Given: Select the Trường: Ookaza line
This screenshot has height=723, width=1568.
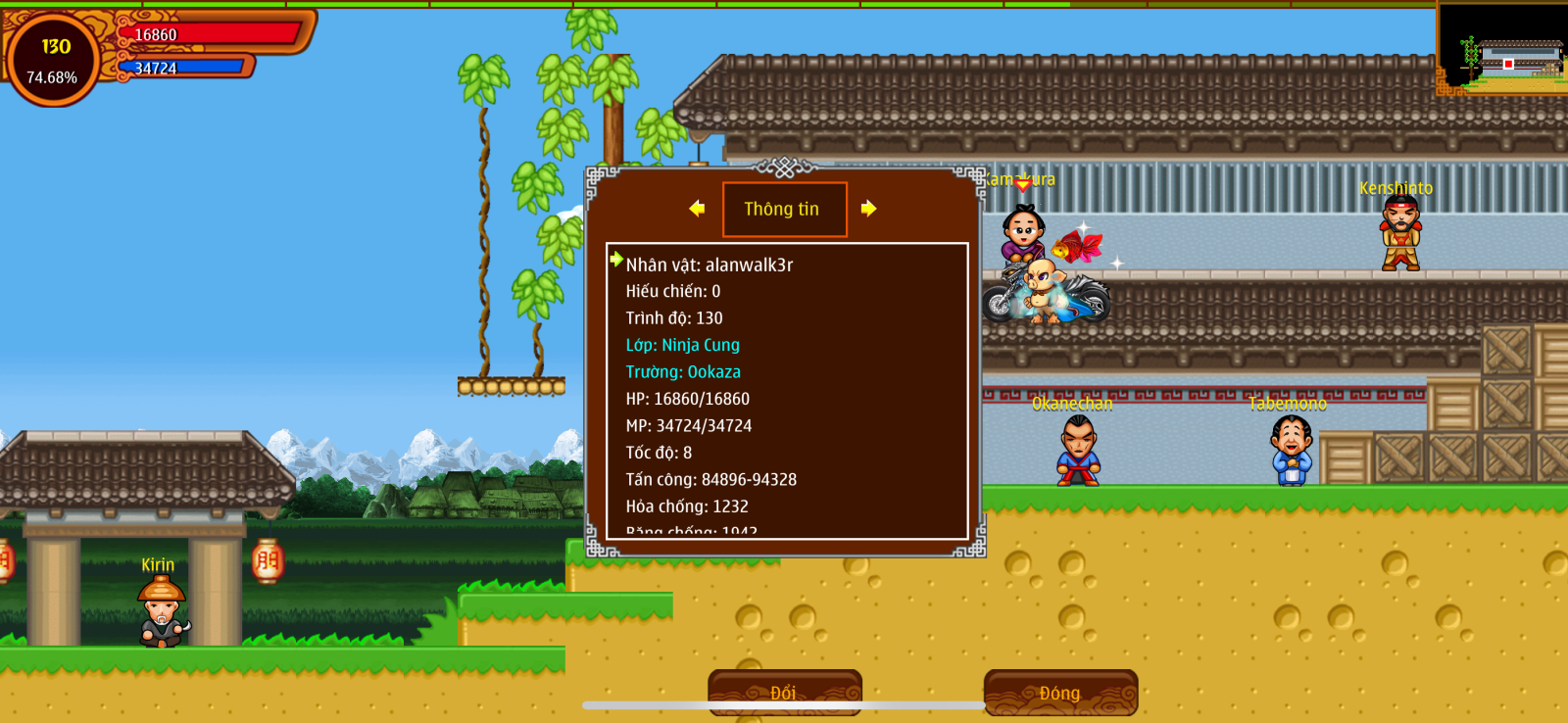Looking at the screenshot, I should tap(683, 372).
